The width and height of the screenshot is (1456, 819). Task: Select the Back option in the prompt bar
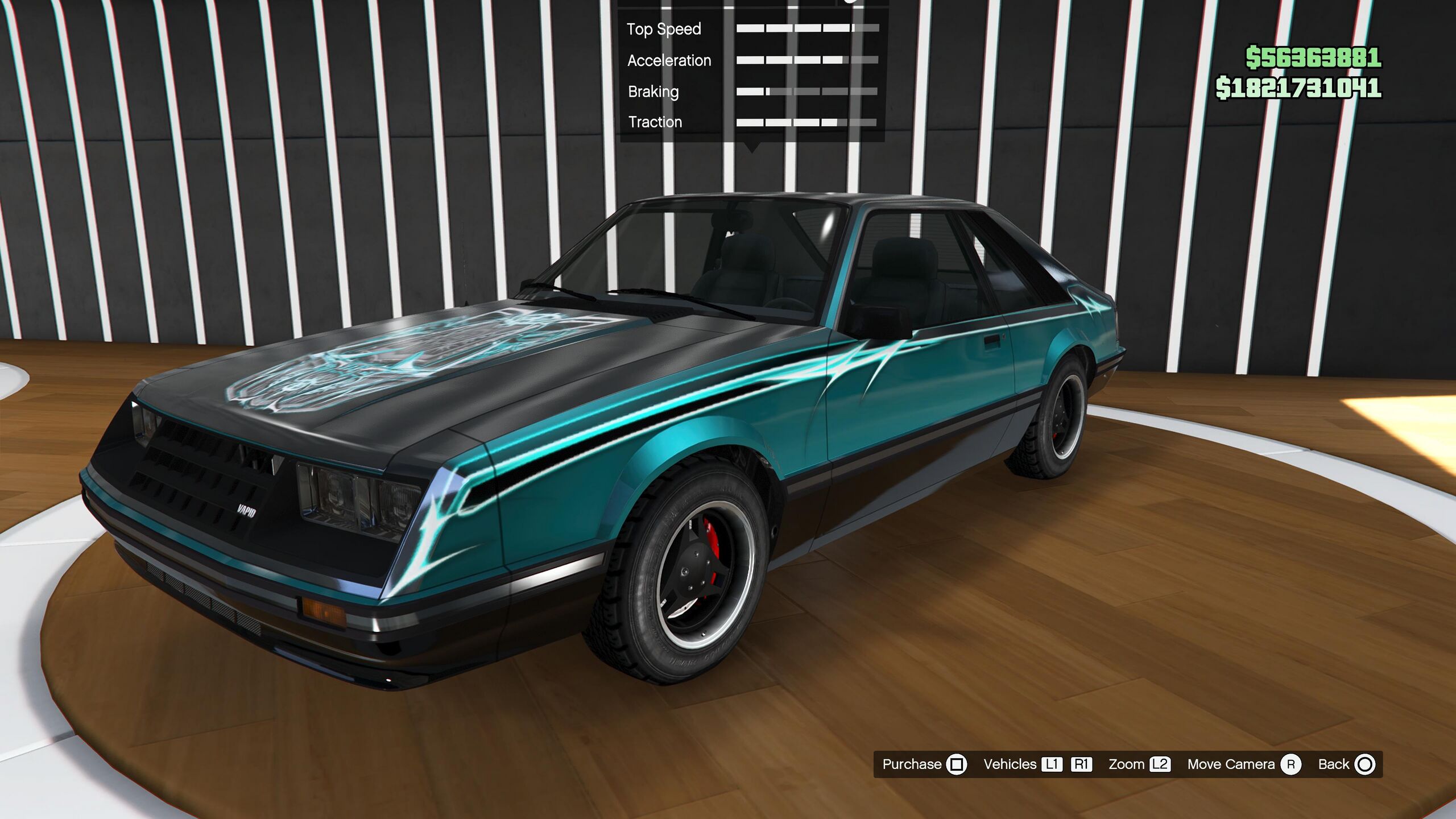pos(1346,764)
